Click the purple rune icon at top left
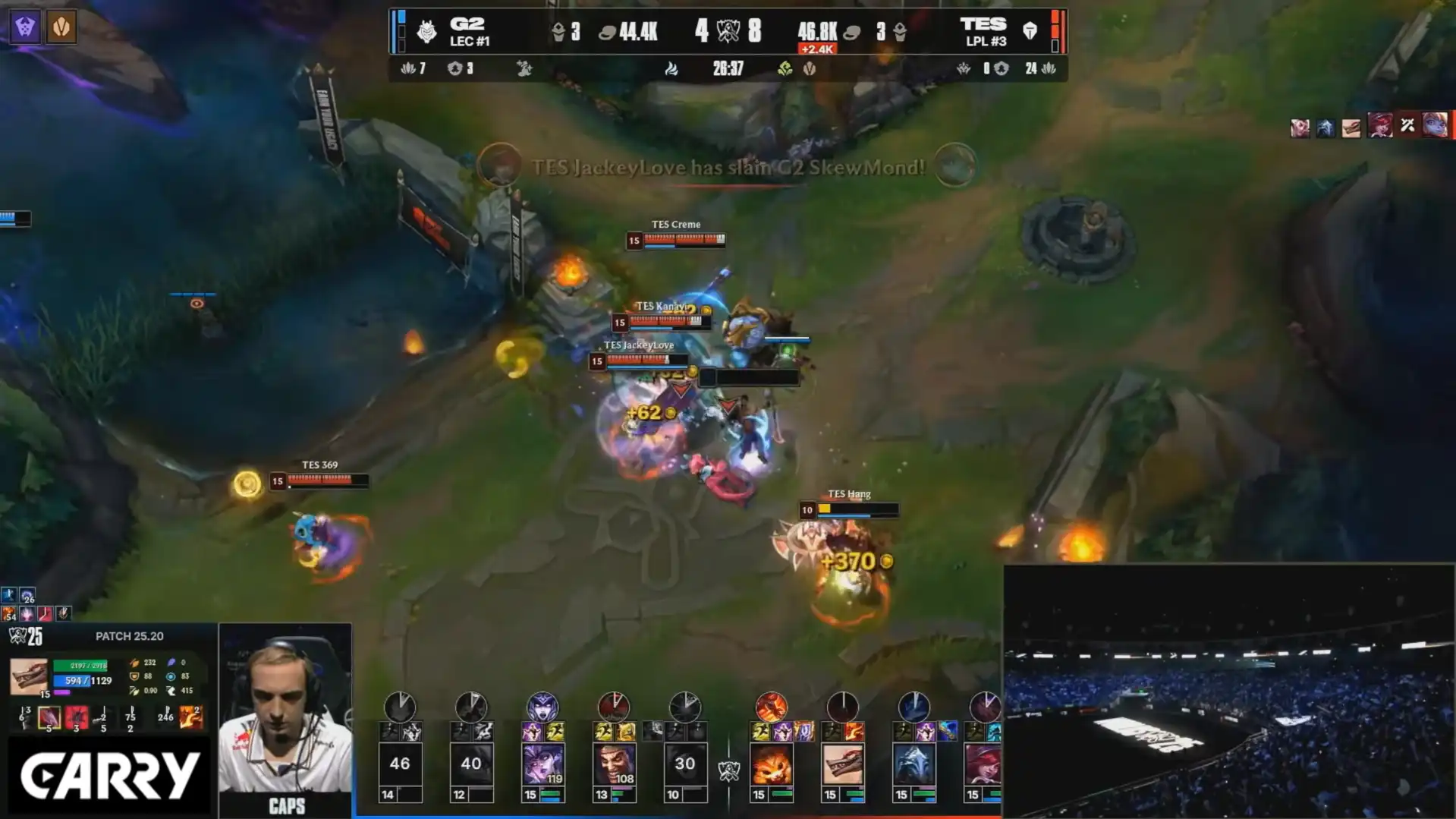Image resolution: width=1456 pixels, height=819 pixels. point(25,27)
